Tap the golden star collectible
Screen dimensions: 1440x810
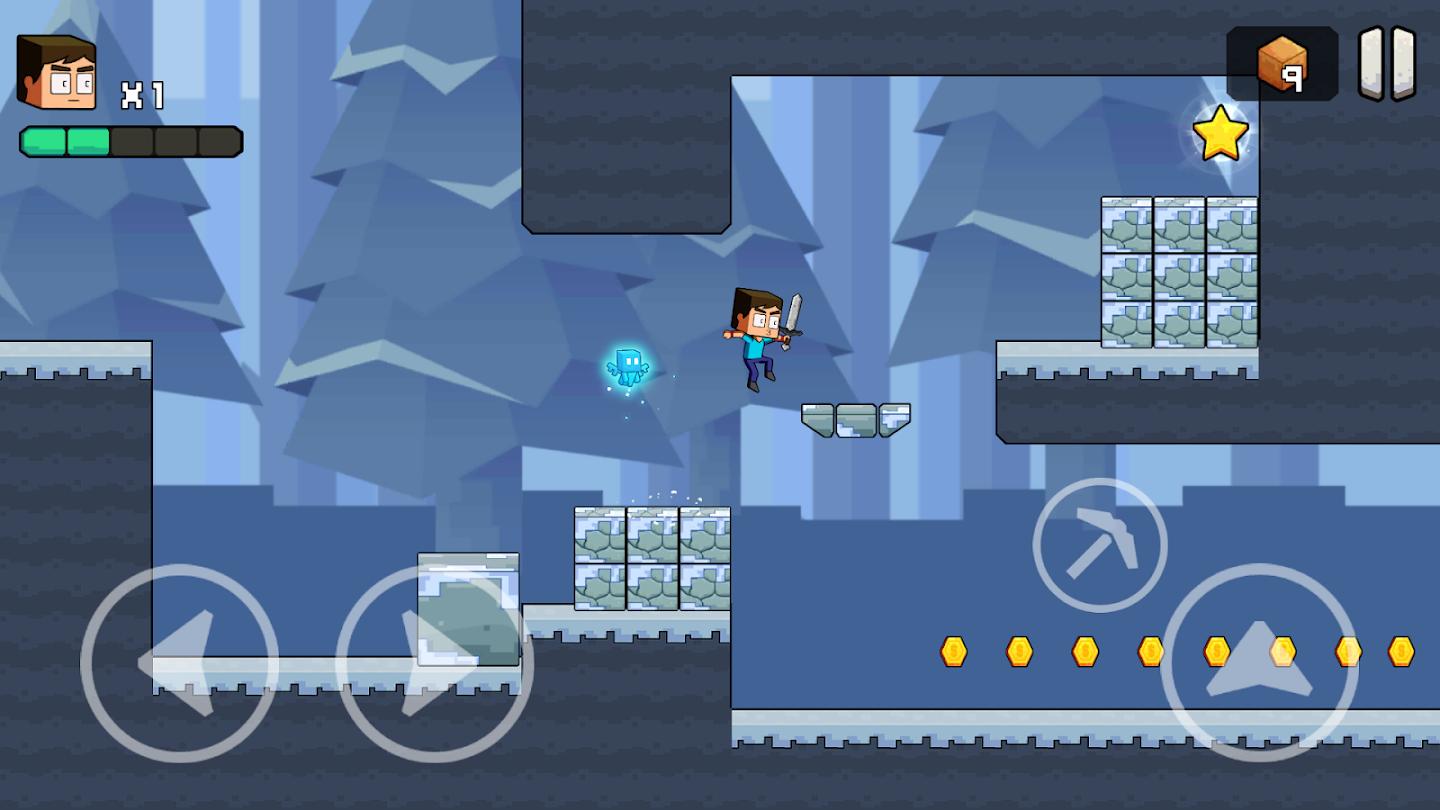(x=1224, y=130)
